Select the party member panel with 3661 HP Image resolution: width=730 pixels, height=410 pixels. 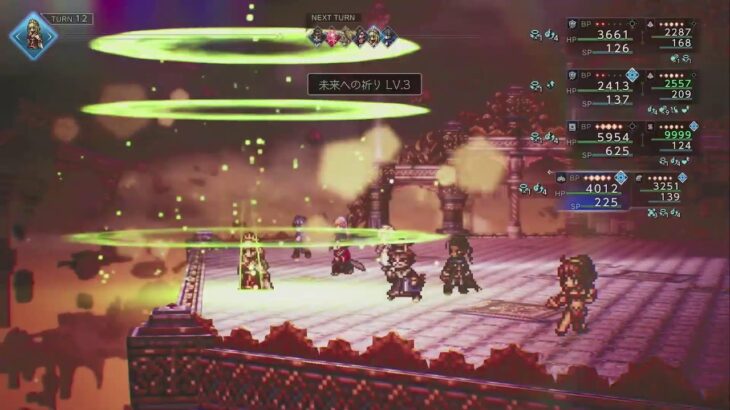(x=602, y=36)
